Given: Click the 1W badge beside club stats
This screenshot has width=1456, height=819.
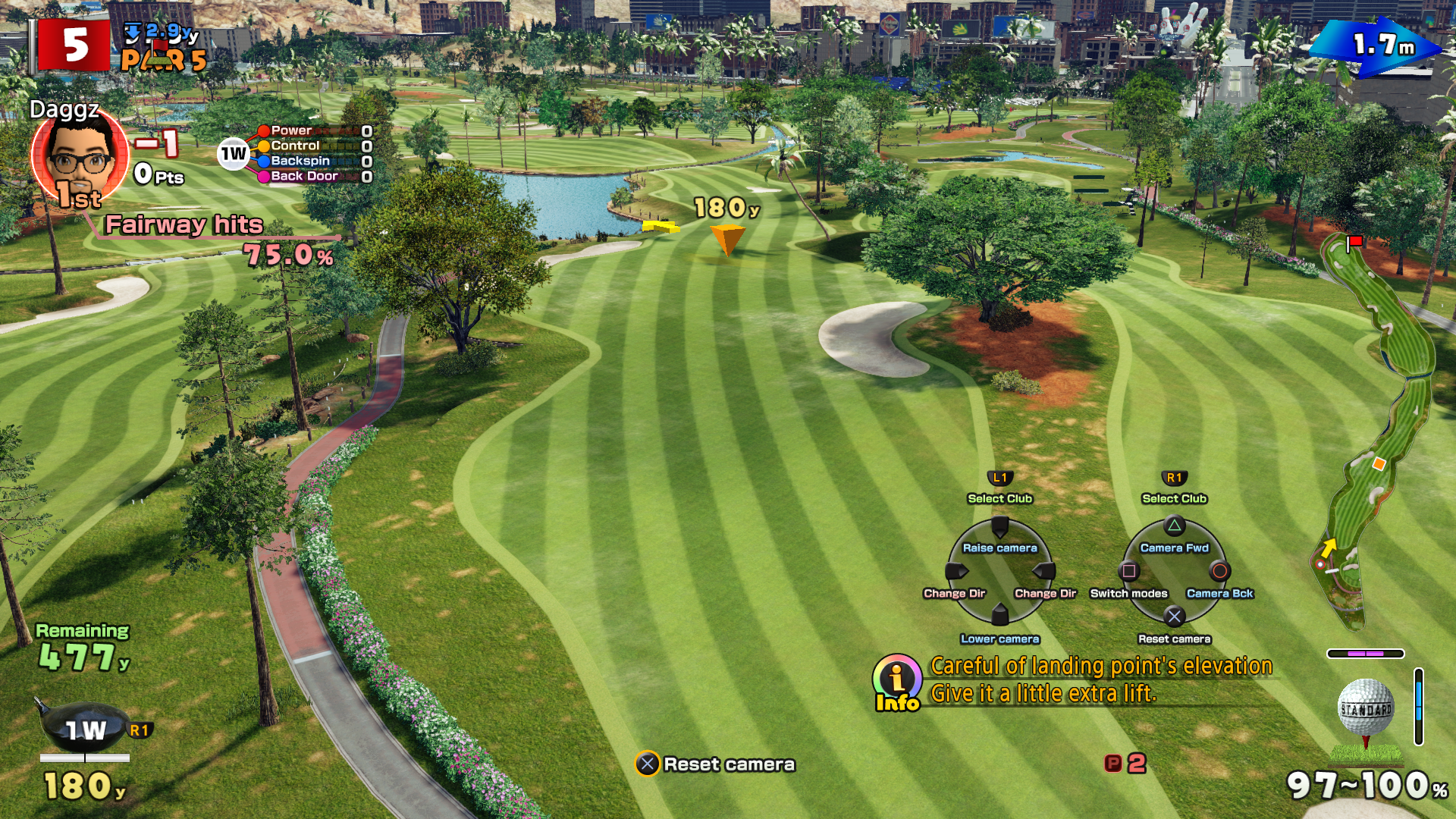Looking at the screenshot, I should [x=234, y=154].
